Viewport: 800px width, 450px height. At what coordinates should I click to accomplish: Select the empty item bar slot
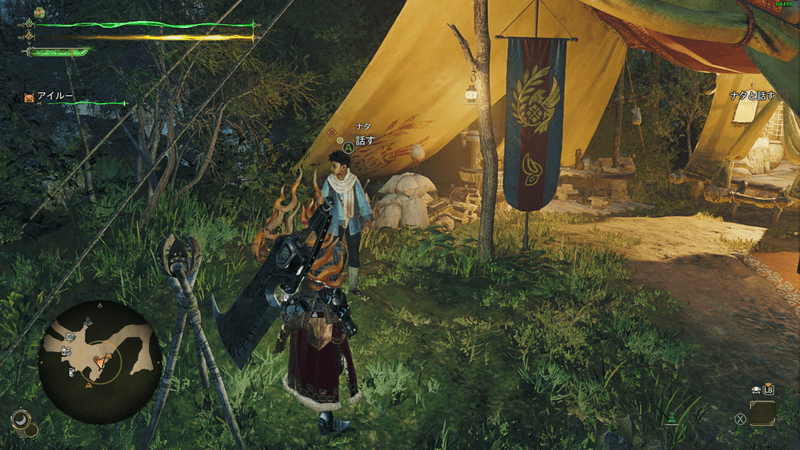pyautogui.click(x=762, y=412)
